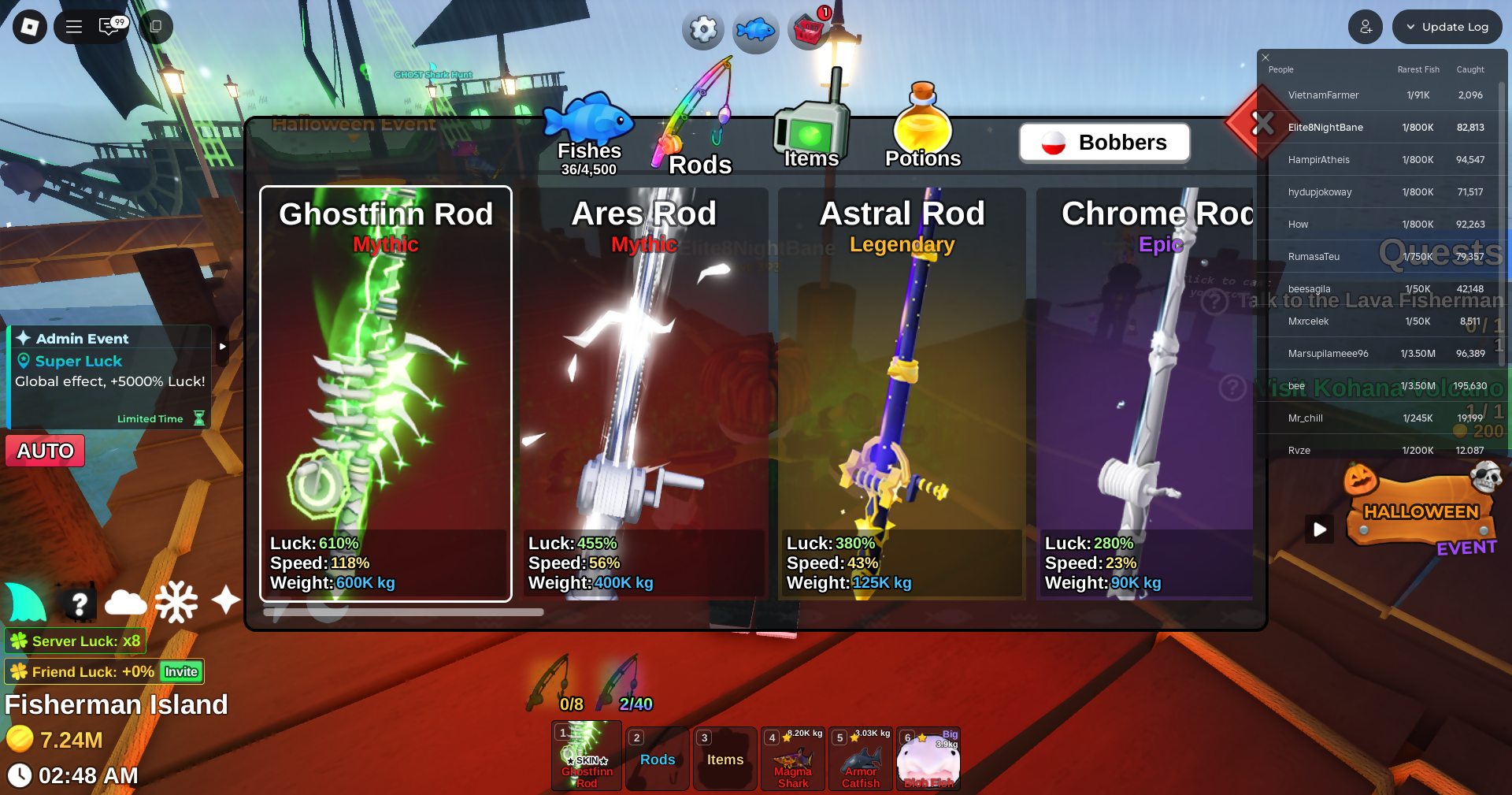Open the gear settings icon
Image resolution: width=1512 pixels, height=795 pixels.
[x=702, y=31]
